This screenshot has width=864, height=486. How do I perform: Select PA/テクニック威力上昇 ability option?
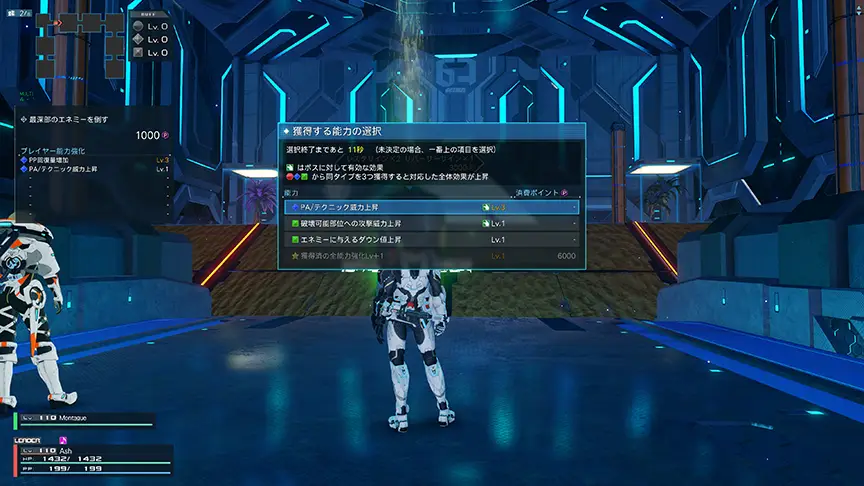pyautogui.click(x=431, y=207)
